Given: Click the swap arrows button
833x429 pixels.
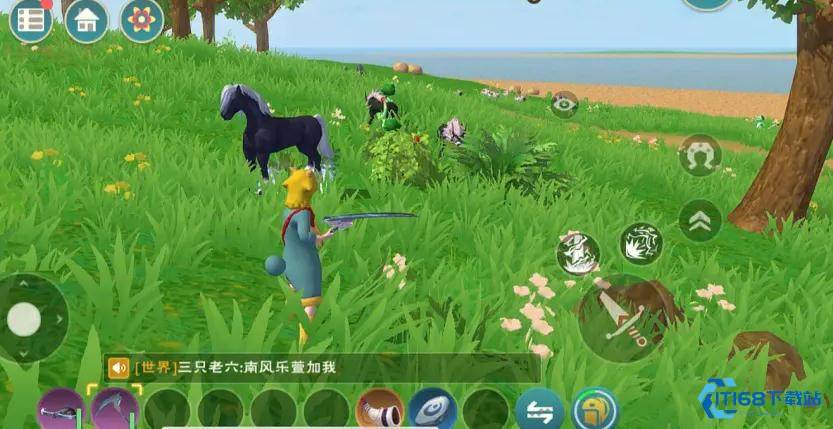Looking at the screenshot, I should pos(539,410).
